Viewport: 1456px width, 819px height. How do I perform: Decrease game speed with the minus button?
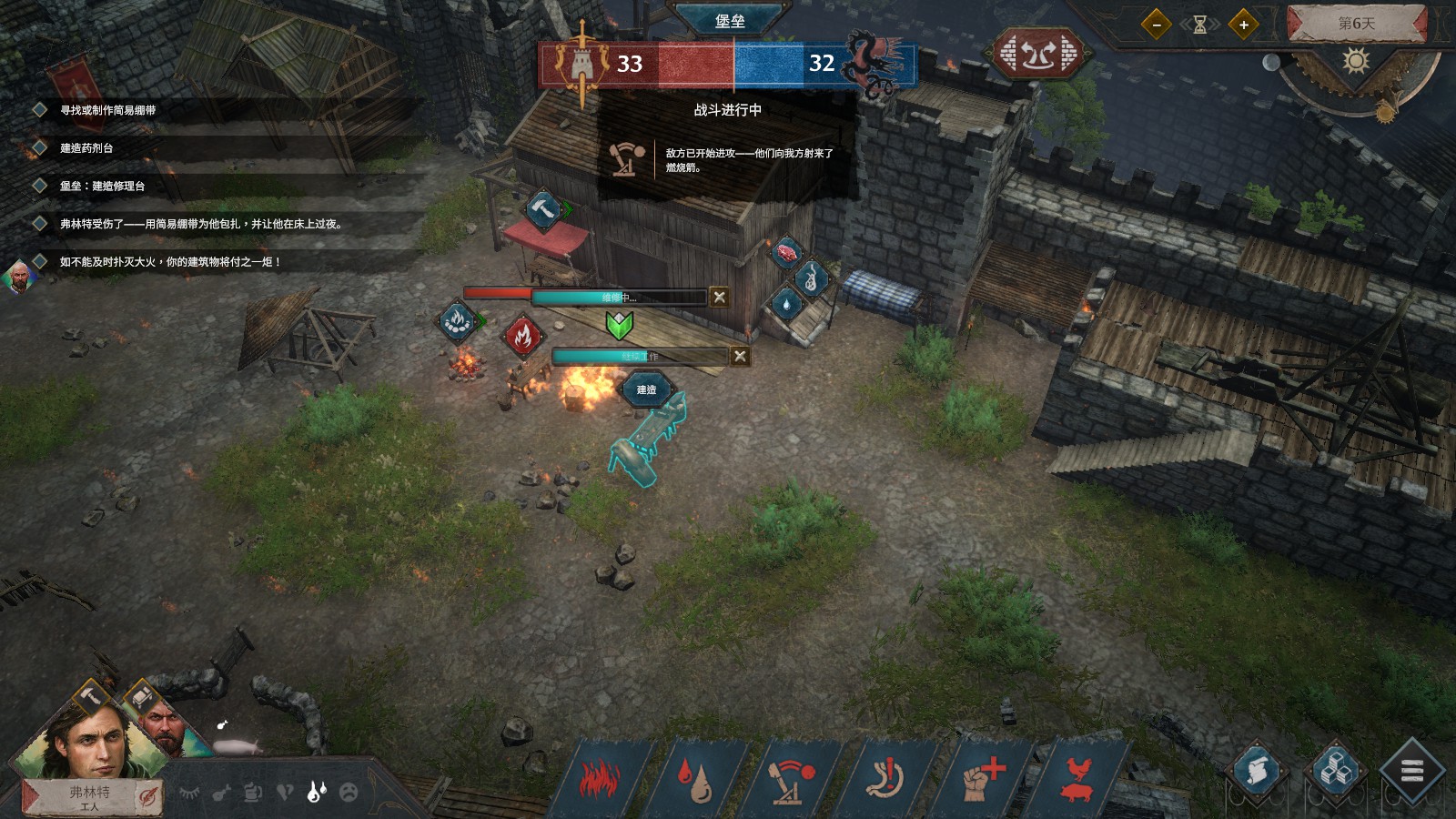click(x=1156, y=25)
